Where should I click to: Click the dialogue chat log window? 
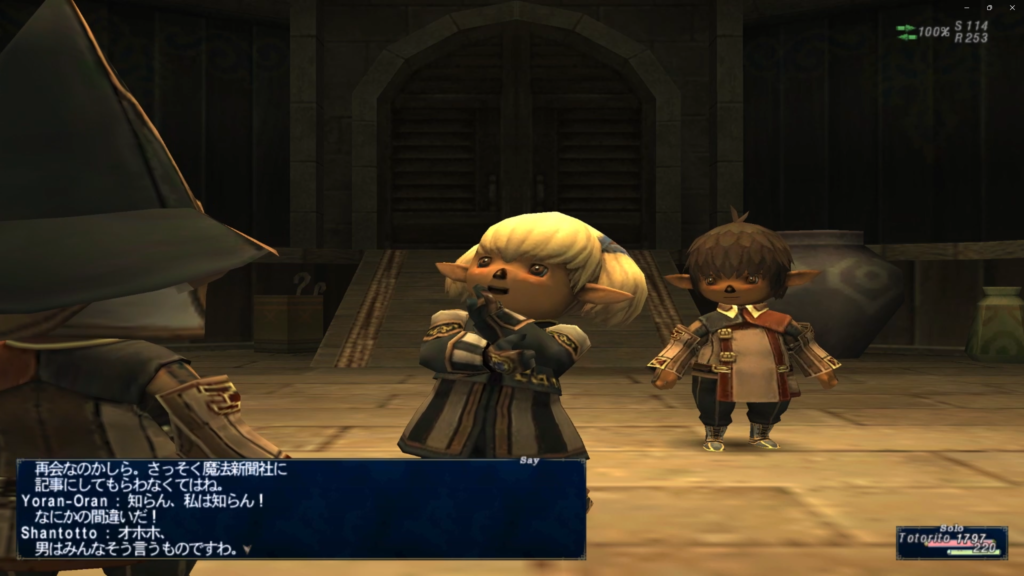click(300, 508)
